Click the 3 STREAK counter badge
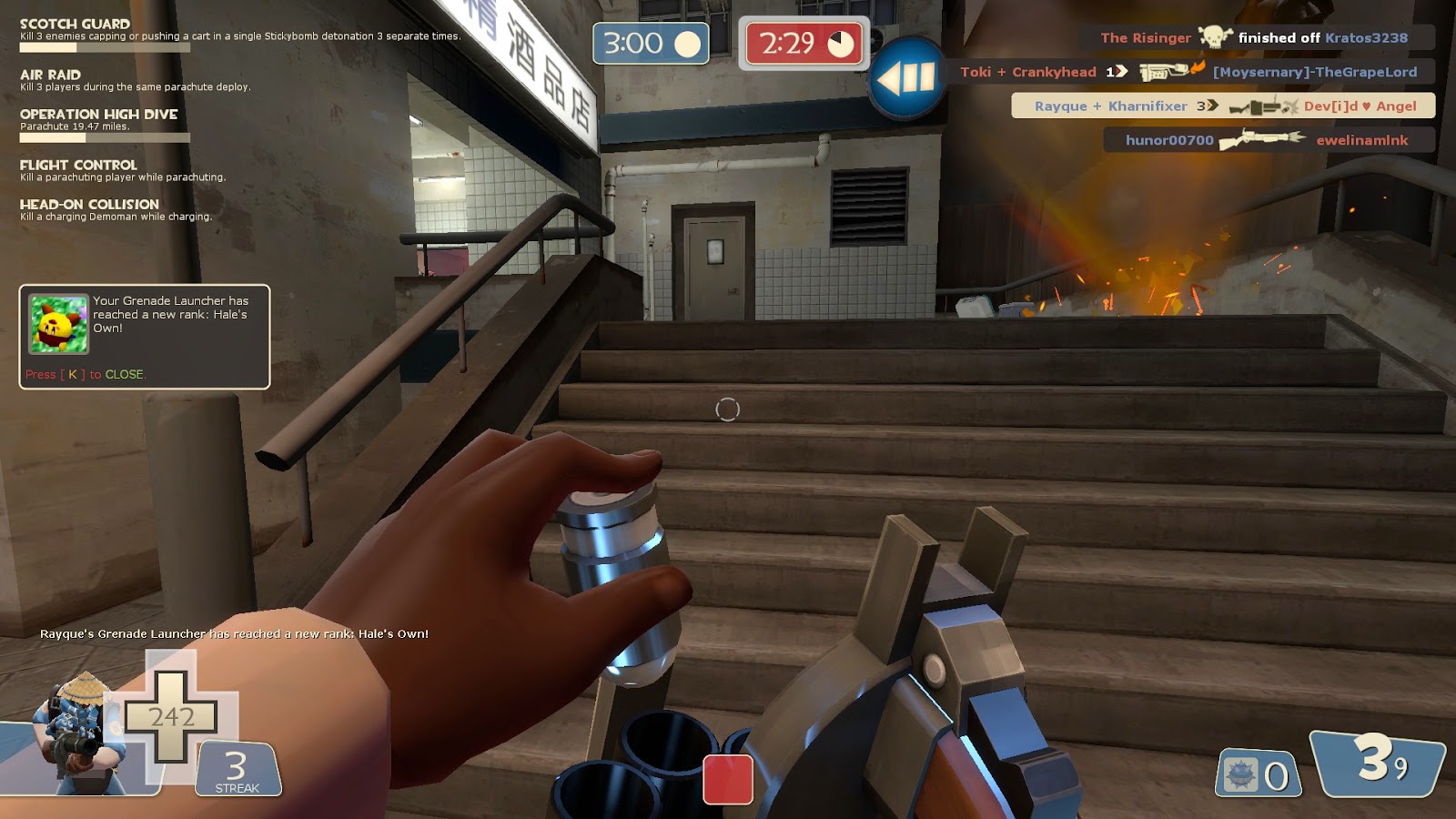Viewport: 1456px width, 819px height. 238,769
